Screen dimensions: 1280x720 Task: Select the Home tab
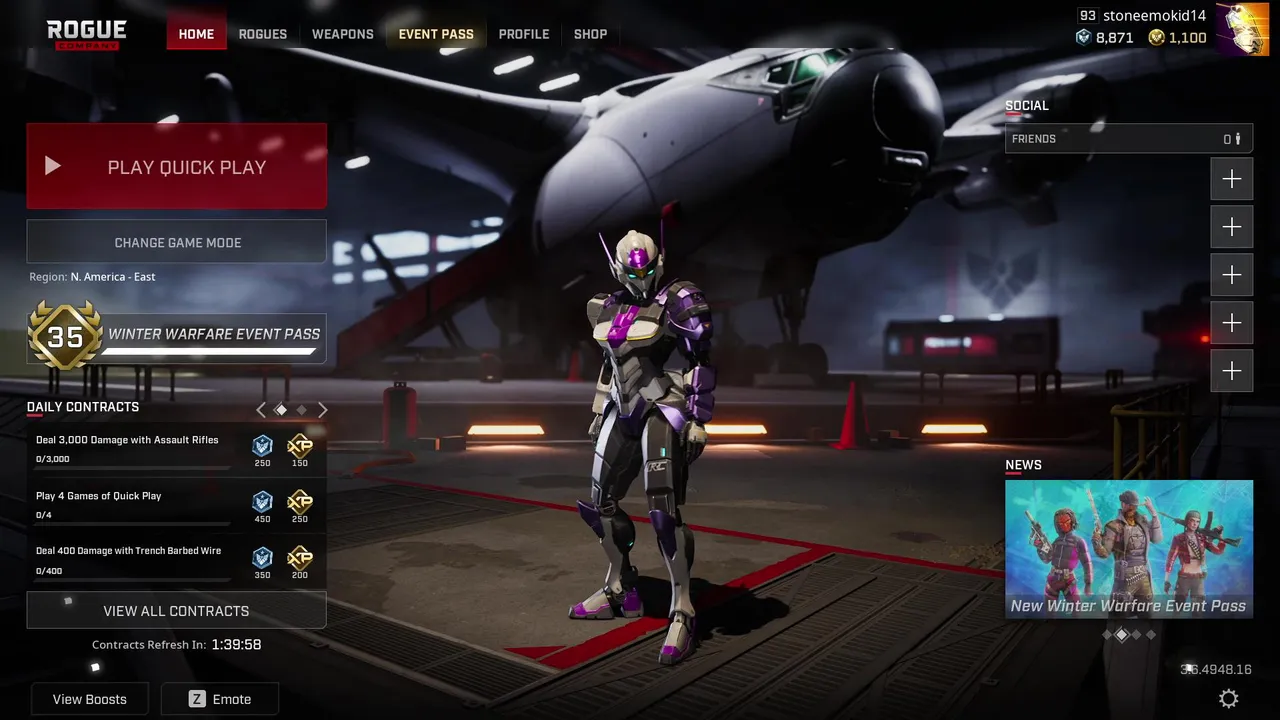pyautogui.click(x=196, y=34)
